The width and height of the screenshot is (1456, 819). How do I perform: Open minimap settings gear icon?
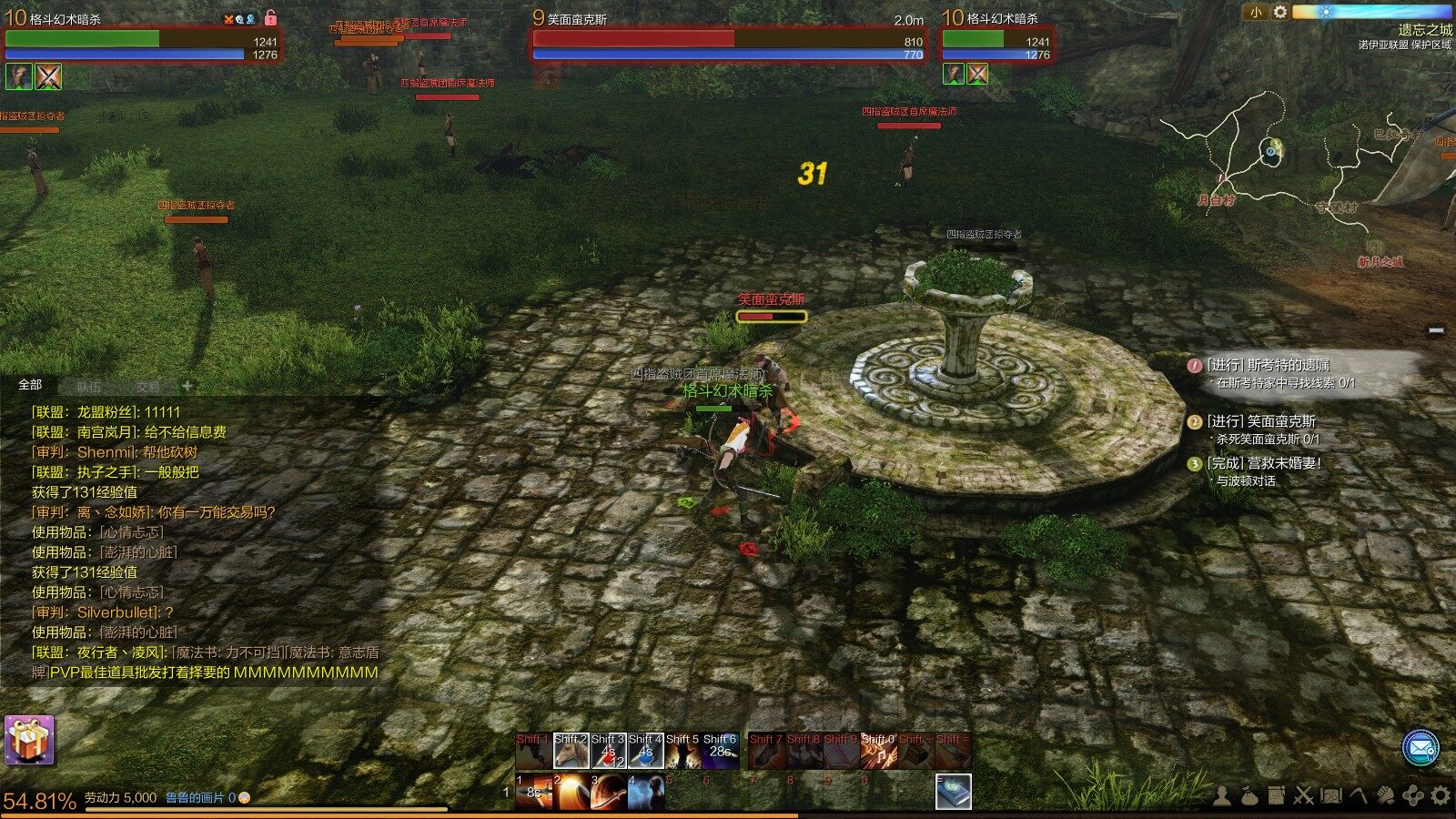(1279, 12)
